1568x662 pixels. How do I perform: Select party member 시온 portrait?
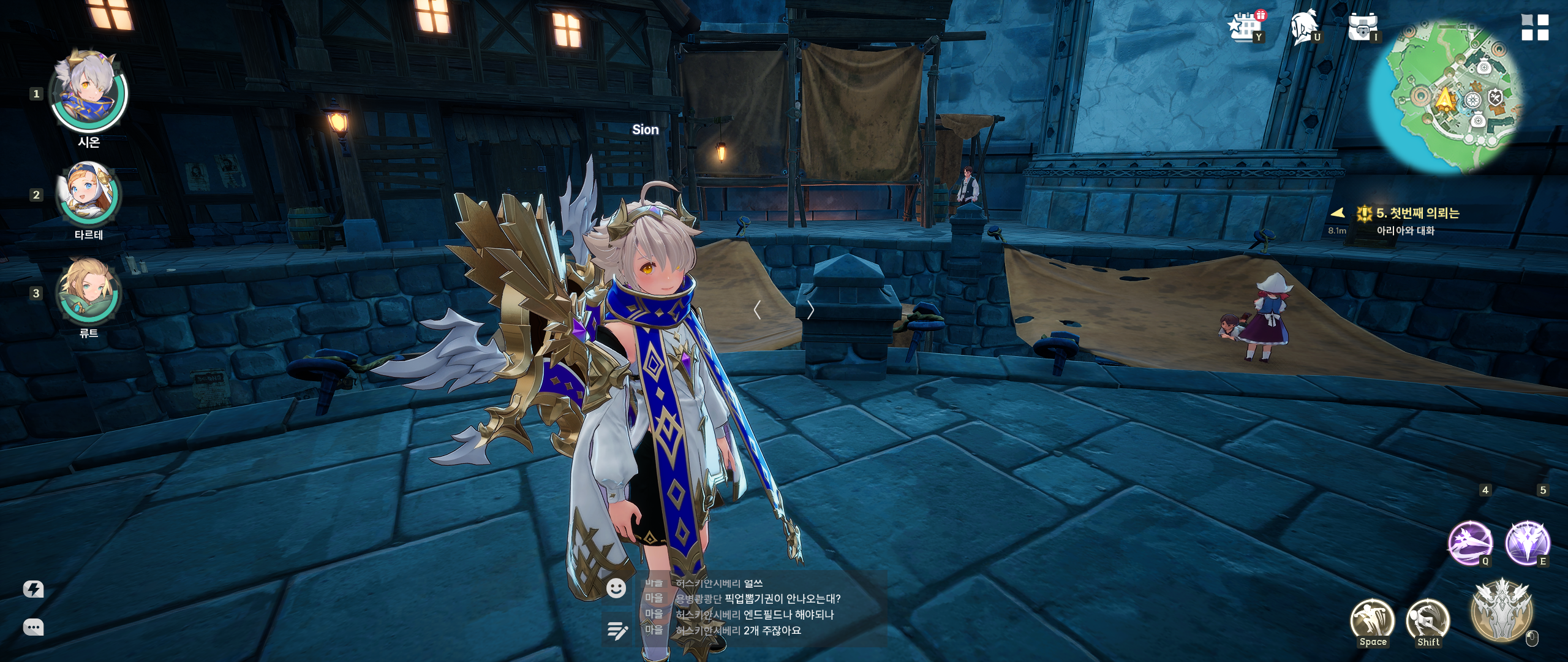(88, 92)
